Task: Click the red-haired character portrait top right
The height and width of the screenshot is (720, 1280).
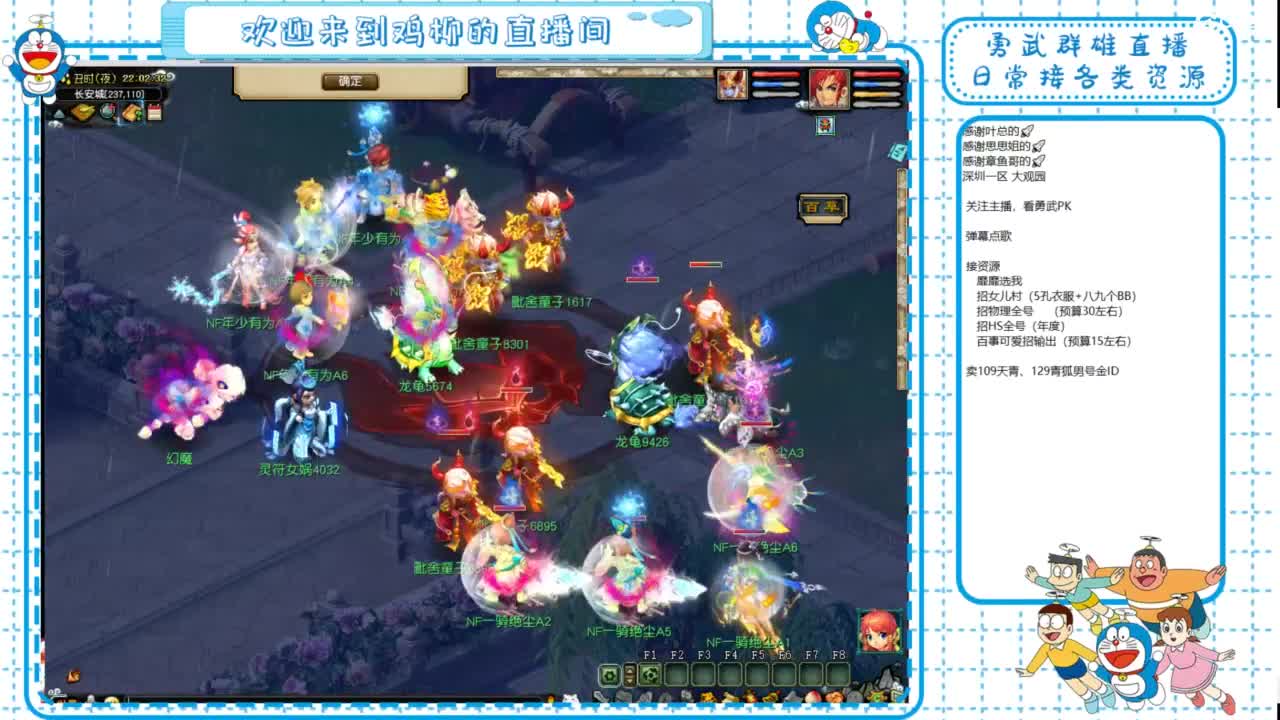Action: [829, 89]
